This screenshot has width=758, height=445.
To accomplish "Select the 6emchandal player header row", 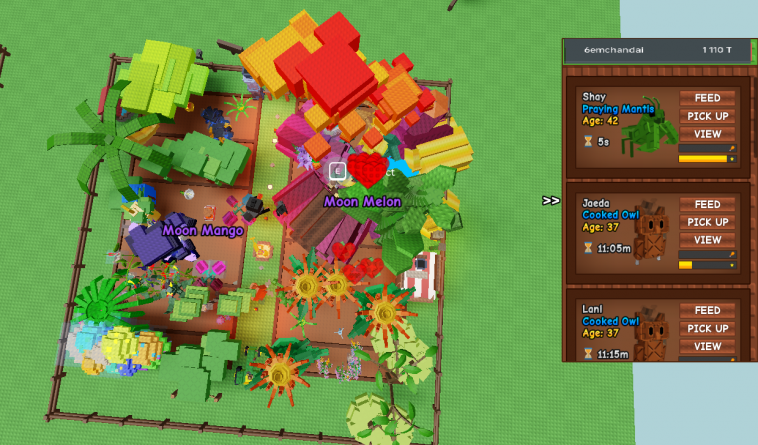I will [656, 50].
